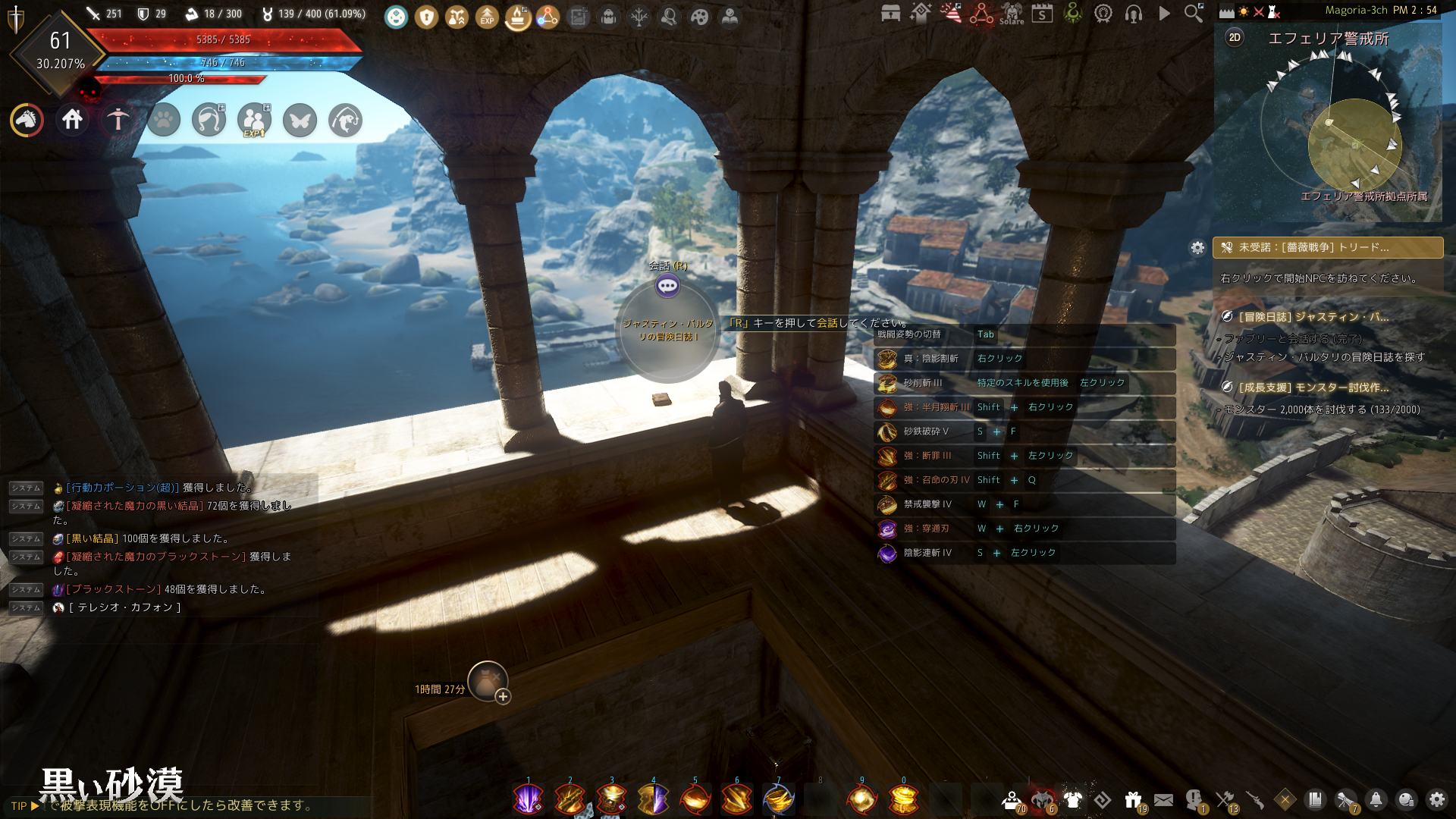1456x819 pixels.
Task: Click the loot bag timer plus button
Action: (503, 696)
